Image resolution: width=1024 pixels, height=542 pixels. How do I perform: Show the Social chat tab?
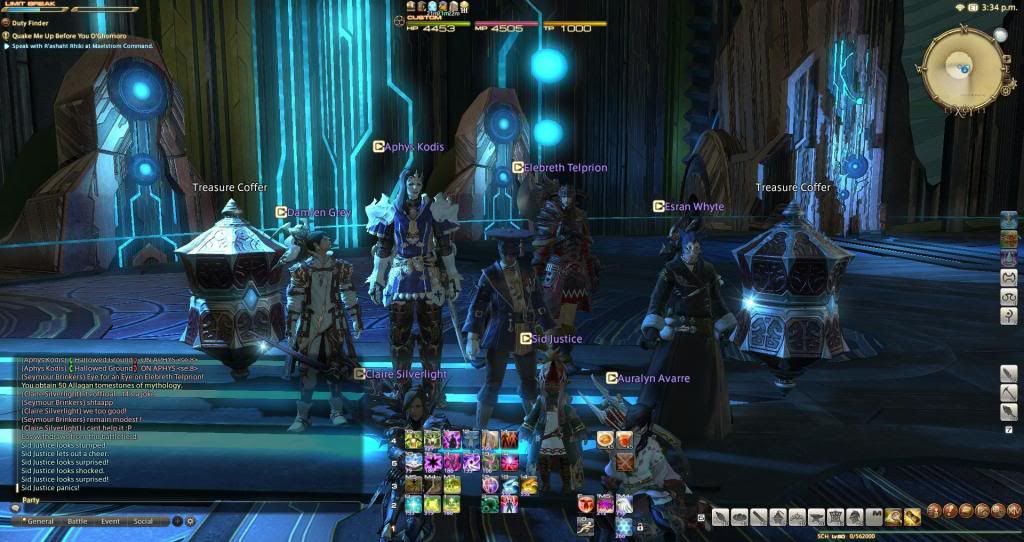[144, 521]
